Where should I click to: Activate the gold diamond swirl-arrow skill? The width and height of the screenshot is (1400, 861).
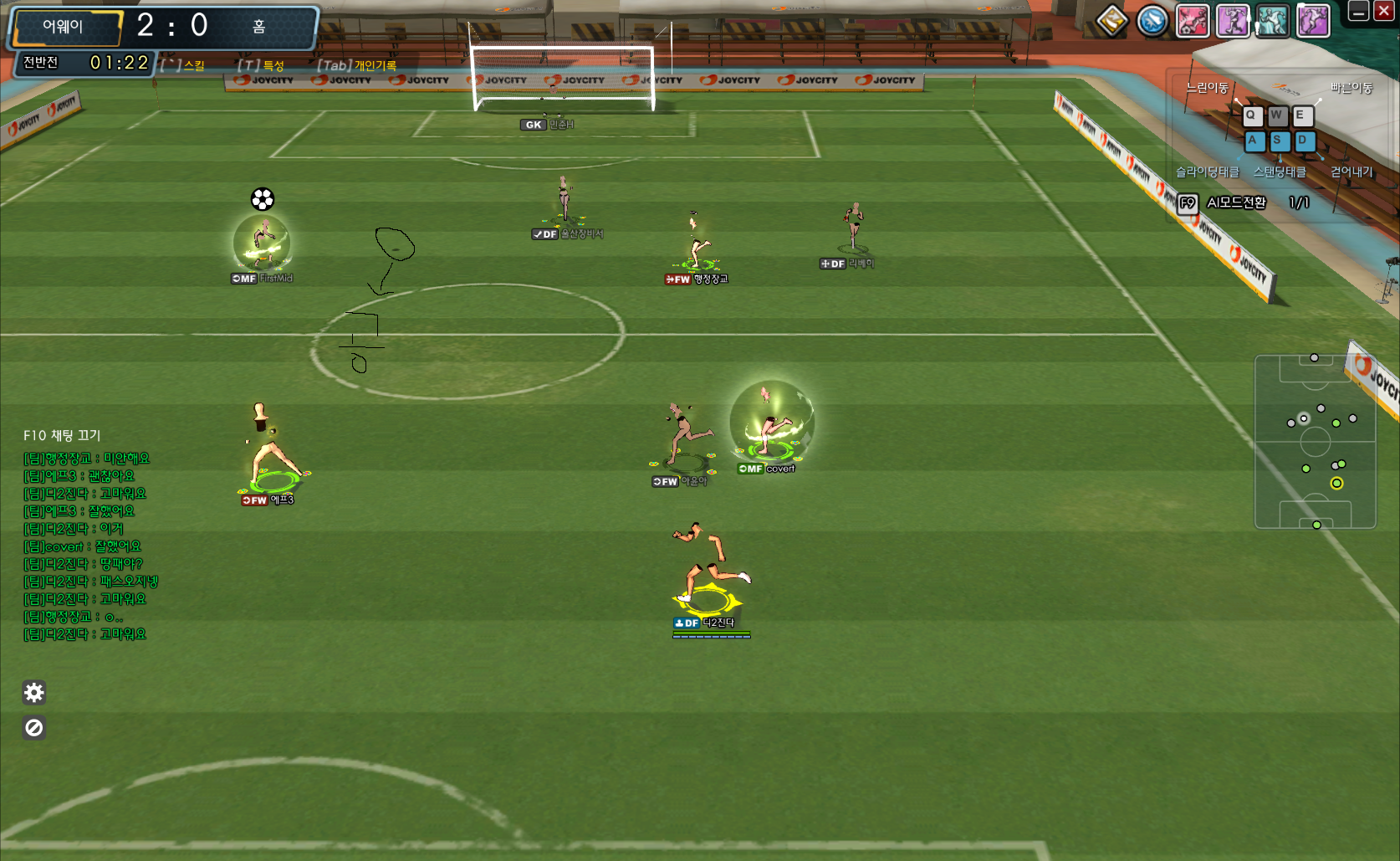1112,21
